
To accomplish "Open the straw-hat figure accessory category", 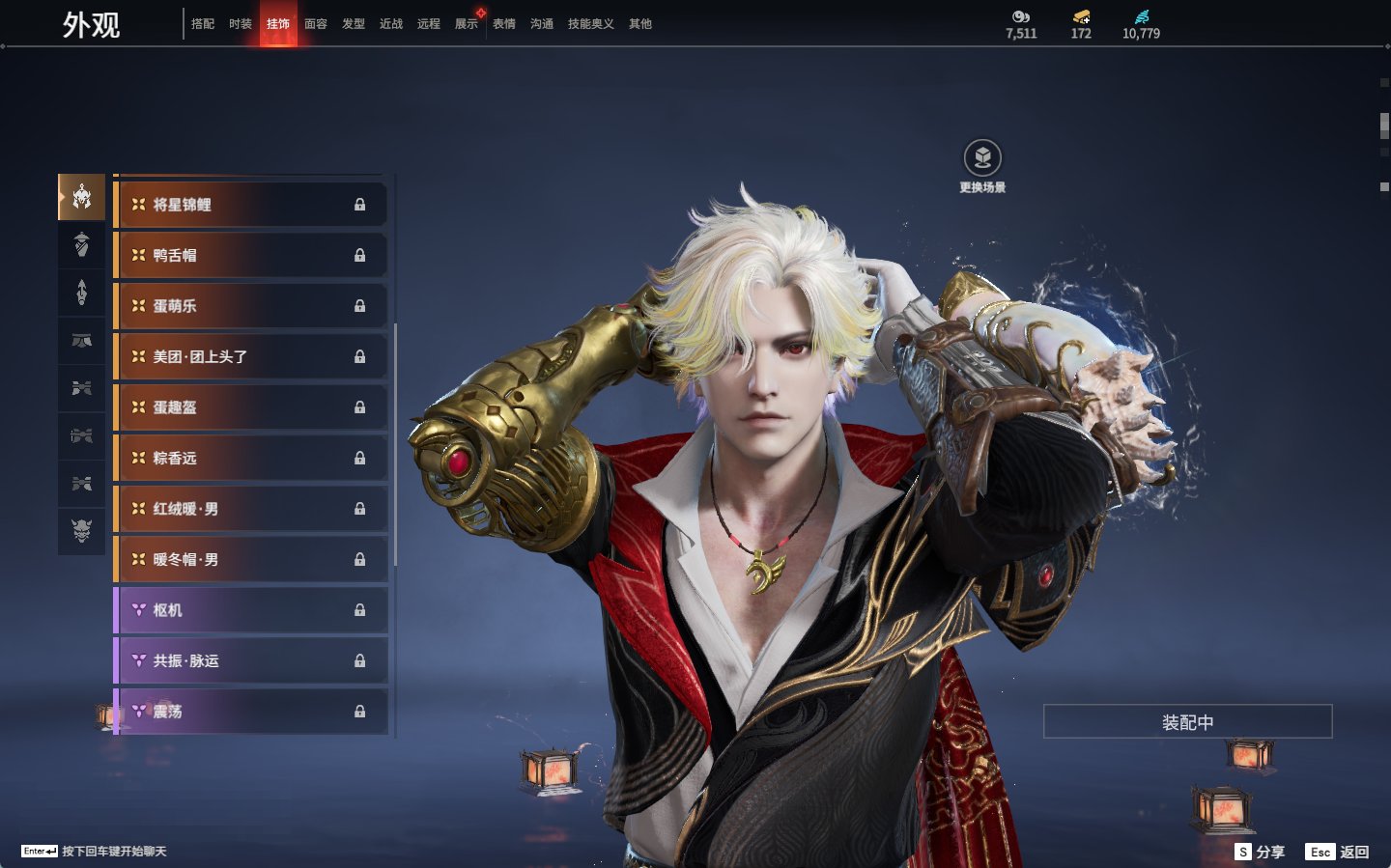I will [82, 245].
